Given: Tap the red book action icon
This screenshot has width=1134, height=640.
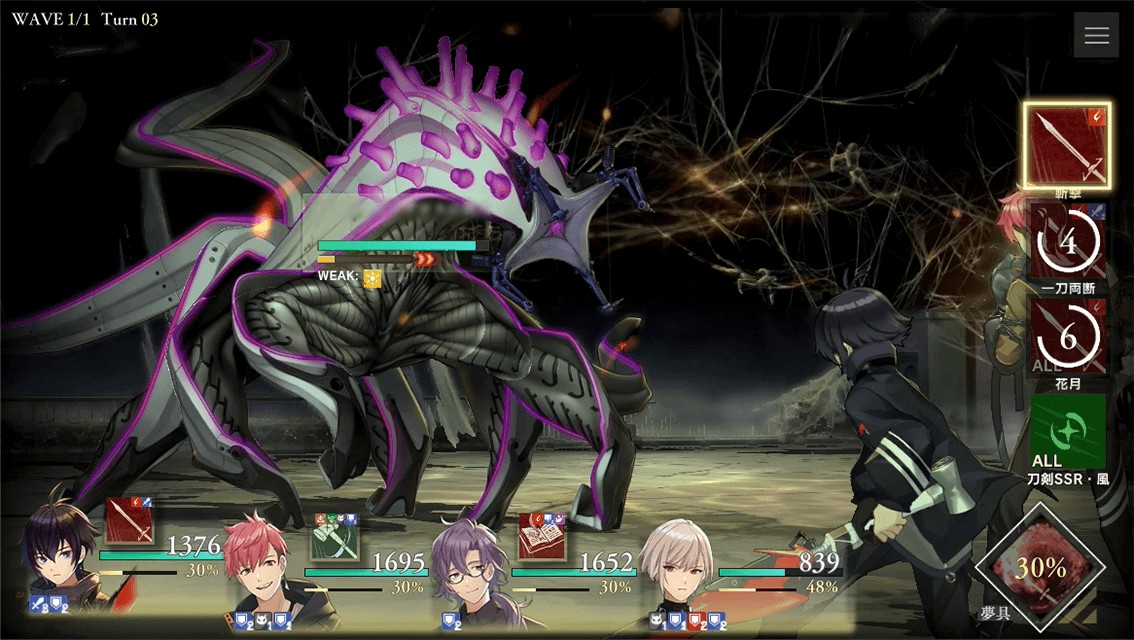Looking at the screenshot, I should pyautogui.click(x=542, y=535).
